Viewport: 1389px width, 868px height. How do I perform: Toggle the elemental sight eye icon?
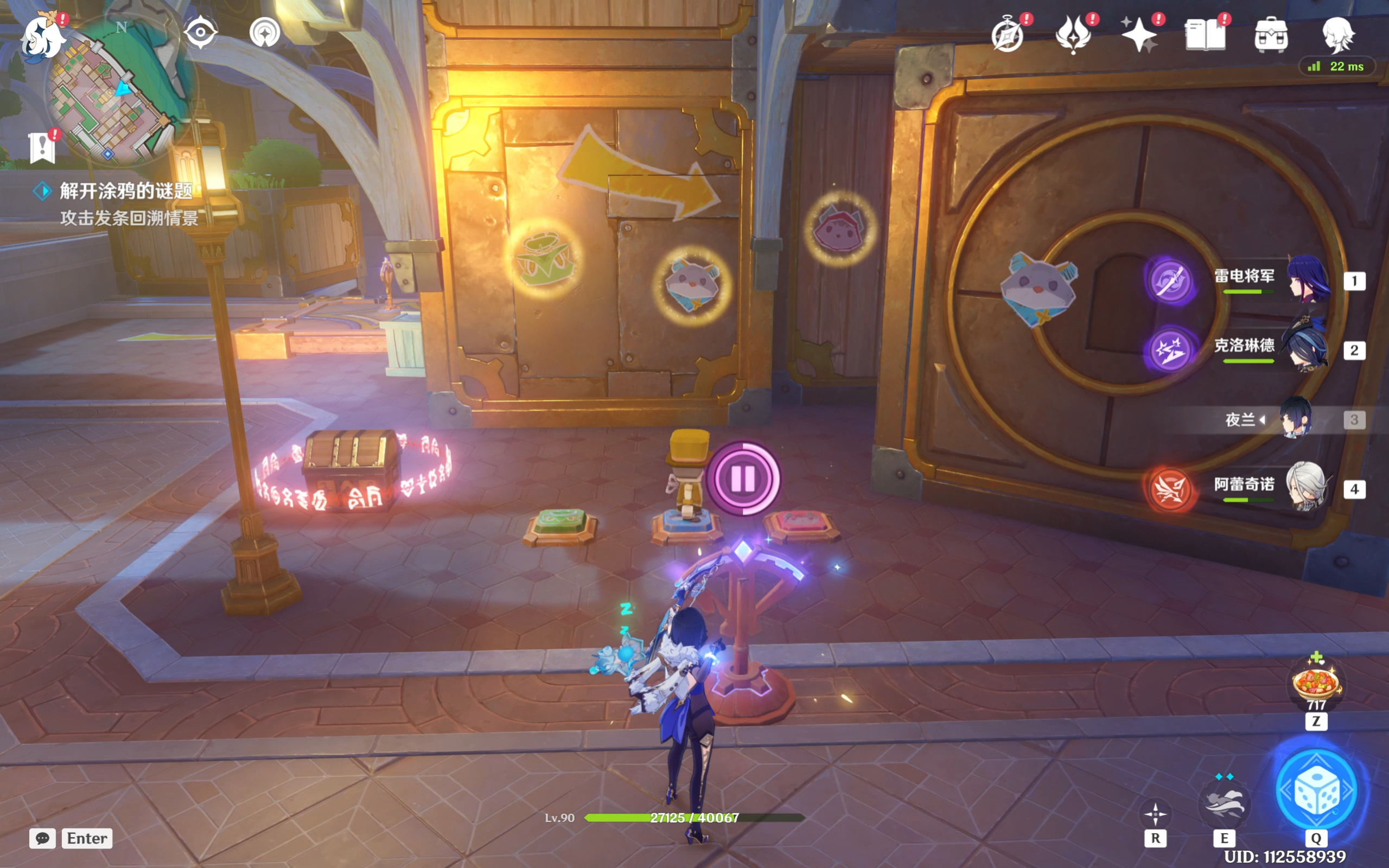coord(200,32)
